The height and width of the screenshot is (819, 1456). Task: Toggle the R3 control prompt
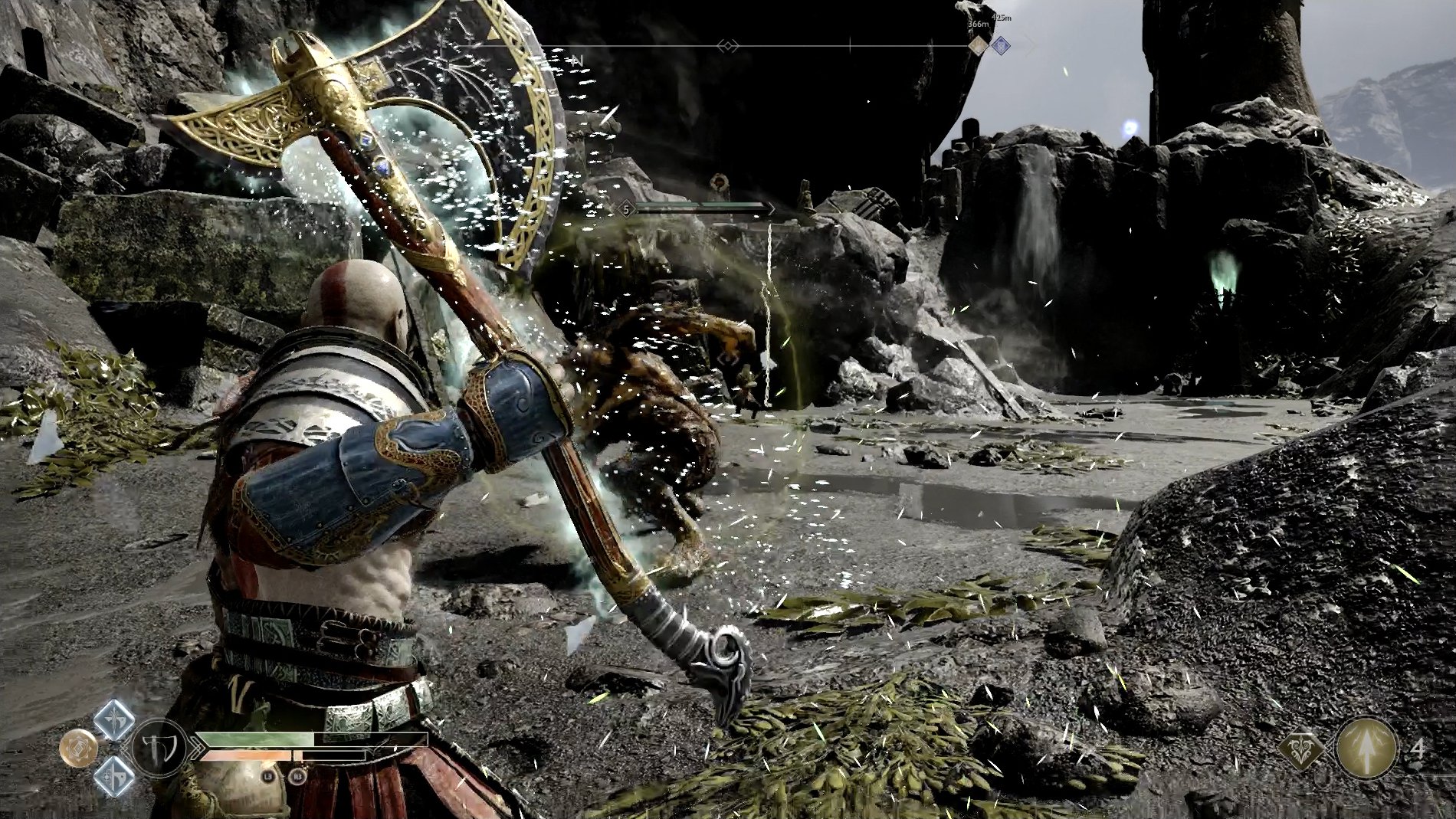298,776
